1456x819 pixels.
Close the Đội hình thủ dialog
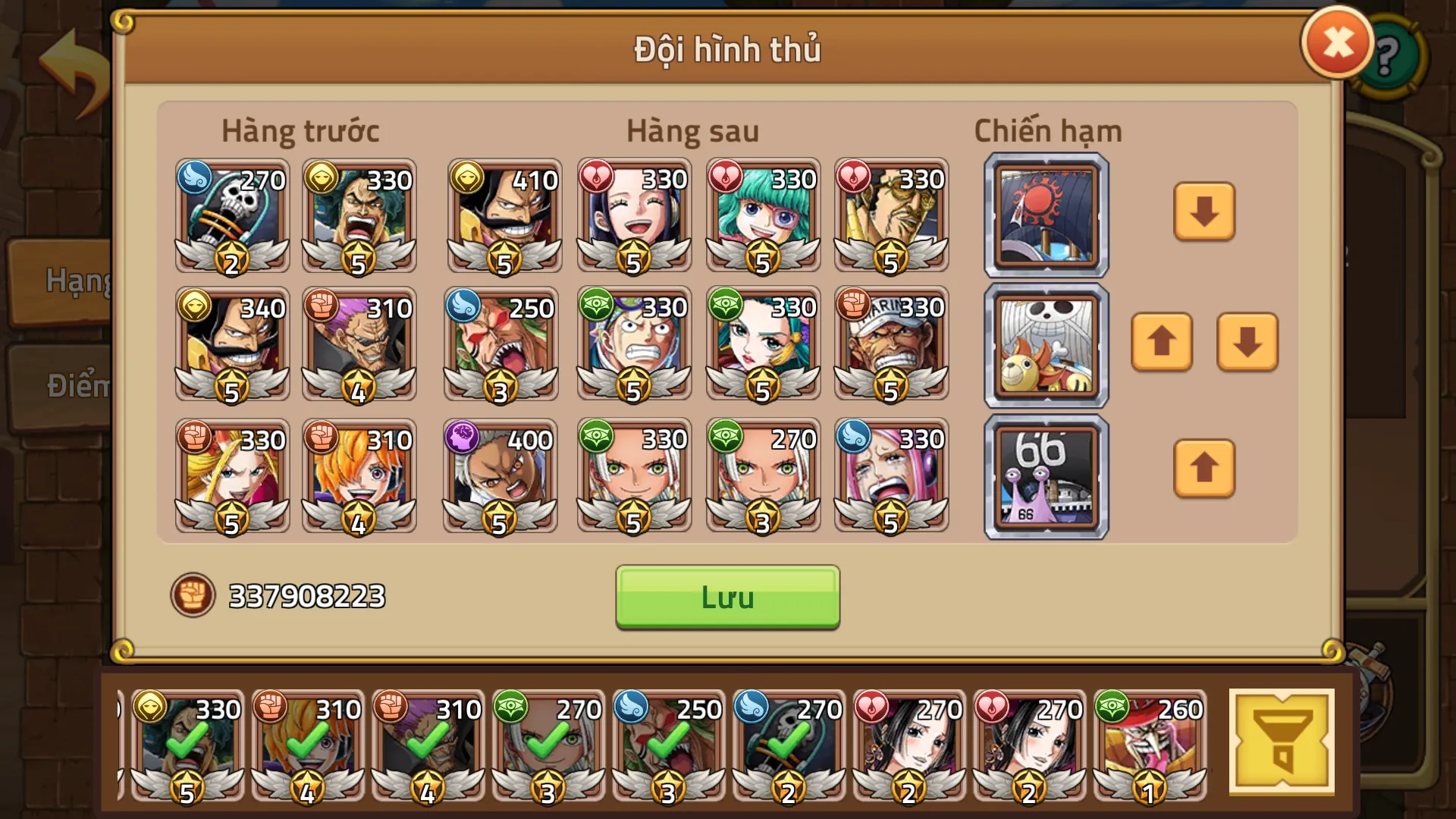tap(1336, 43)
